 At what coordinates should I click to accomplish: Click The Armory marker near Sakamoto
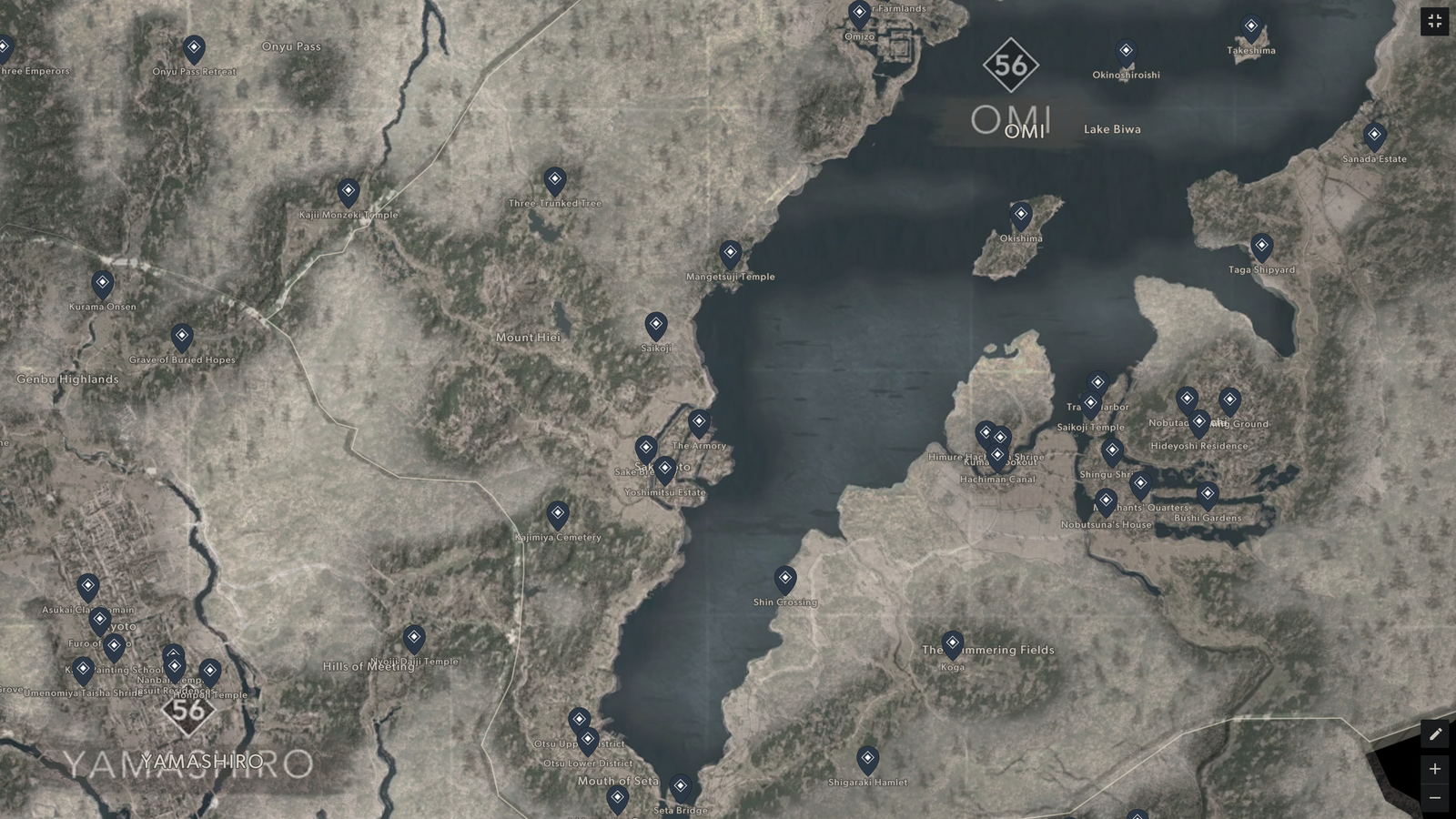pyautogui.click(x=698, y=420)
